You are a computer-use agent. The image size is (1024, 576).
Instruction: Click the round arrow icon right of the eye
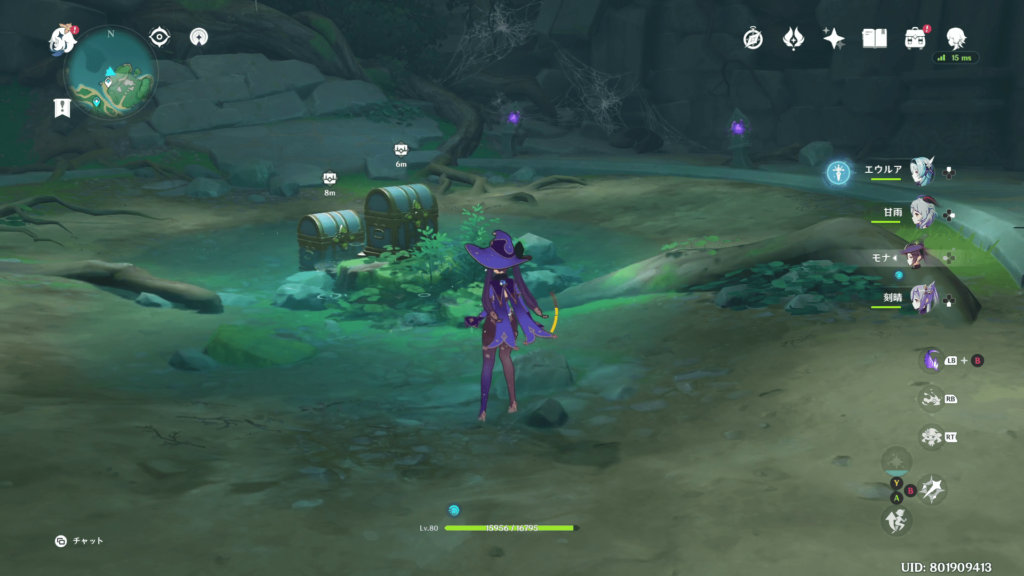[x=199, y=38]
